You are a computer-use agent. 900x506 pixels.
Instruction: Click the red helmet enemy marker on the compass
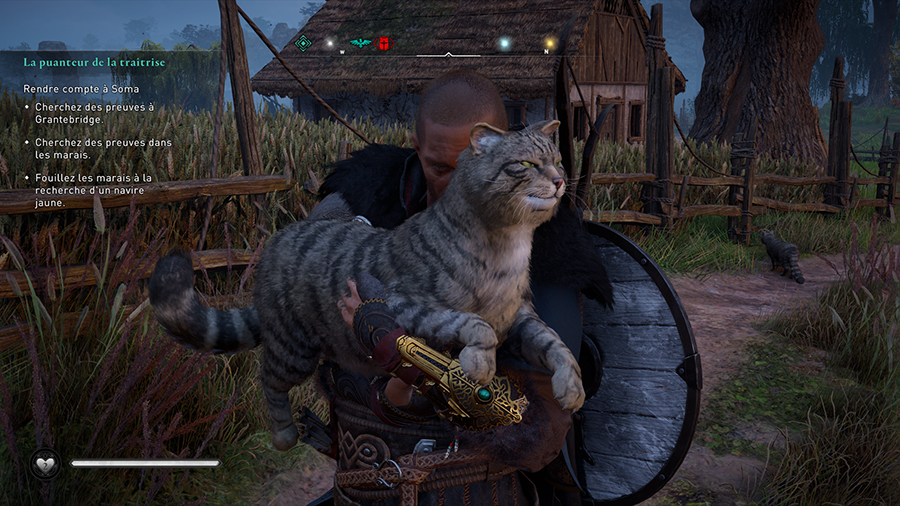coord(384,43)
